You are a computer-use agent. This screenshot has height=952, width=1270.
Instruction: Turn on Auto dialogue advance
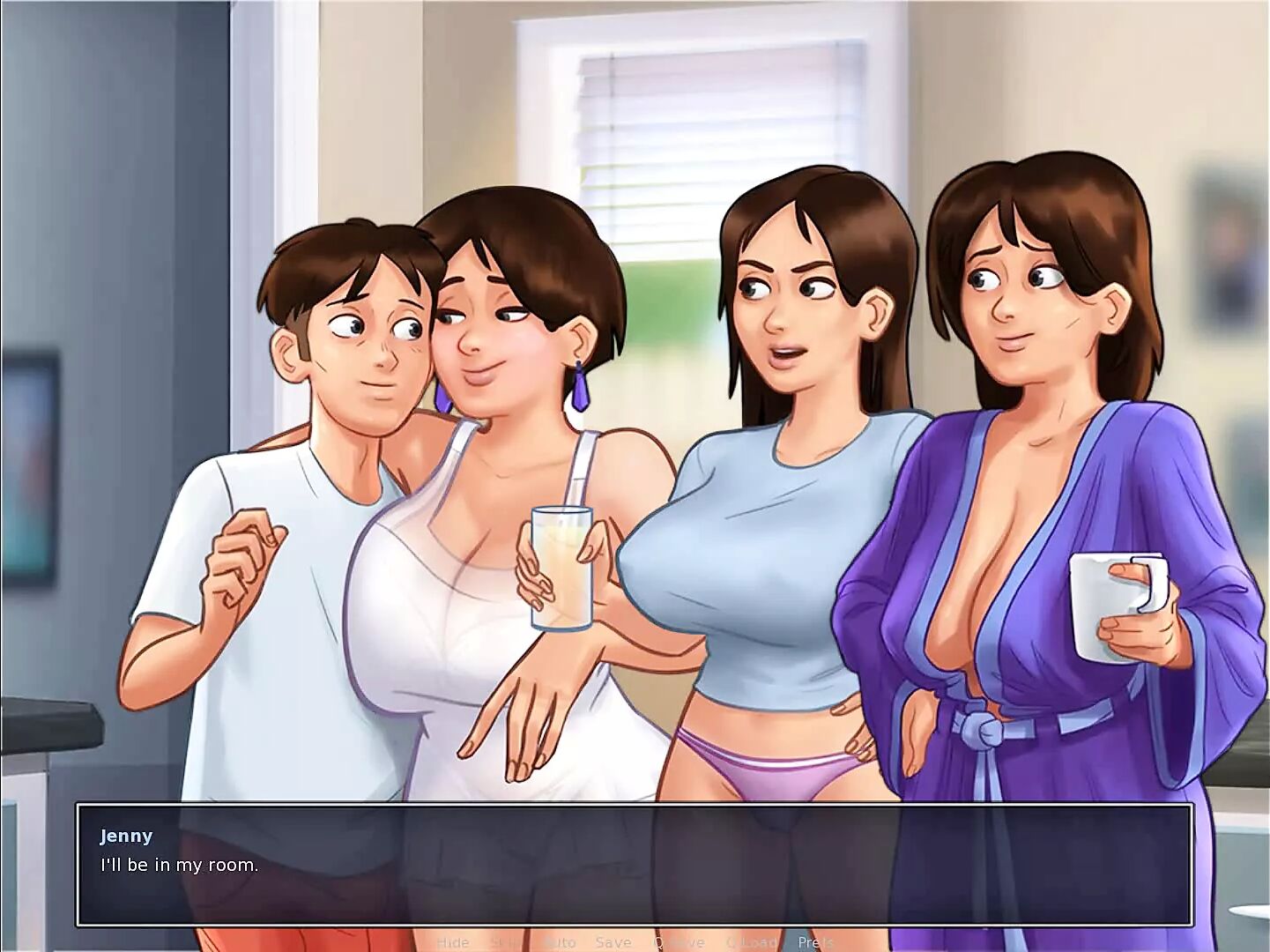(x=560, y=942)
